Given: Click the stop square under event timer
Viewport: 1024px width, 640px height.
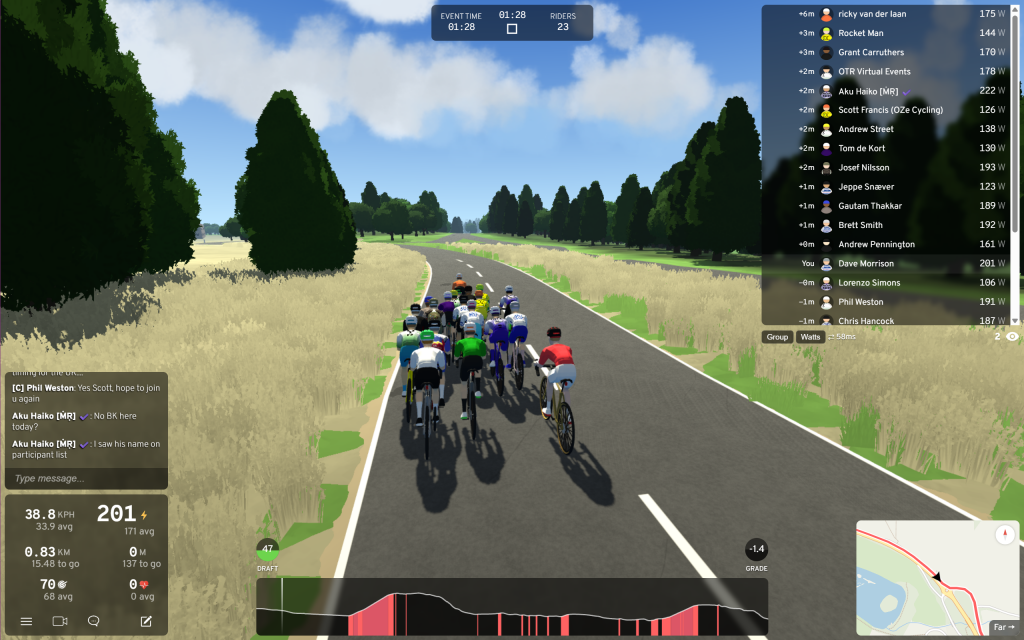Looking at the screenshot, I should 512,29.
